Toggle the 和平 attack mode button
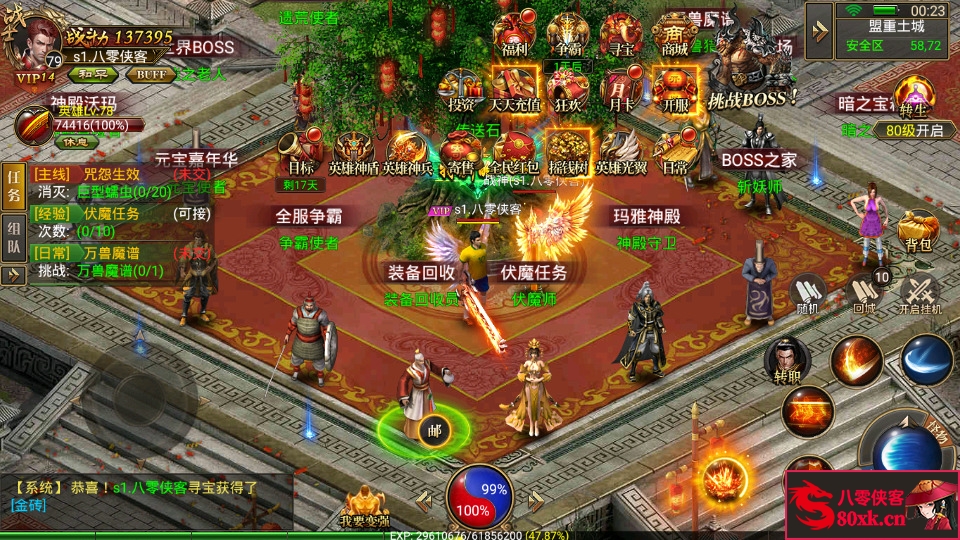960x540 pixels. click(x=95, y=74)
